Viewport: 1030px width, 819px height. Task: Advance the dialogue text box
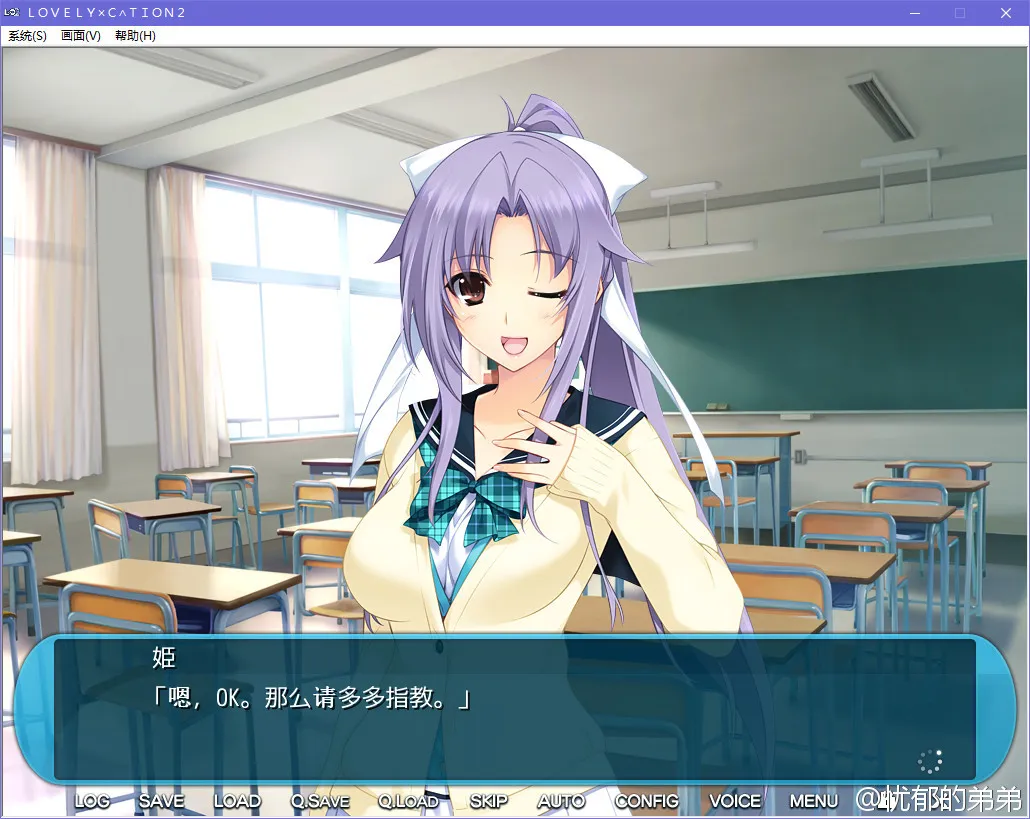(514, 710)
